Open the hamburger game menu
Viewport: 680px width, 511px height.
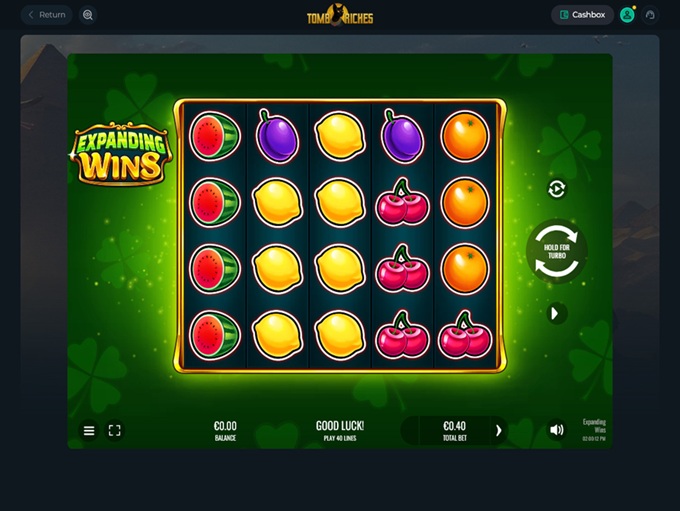pos(89,430)
